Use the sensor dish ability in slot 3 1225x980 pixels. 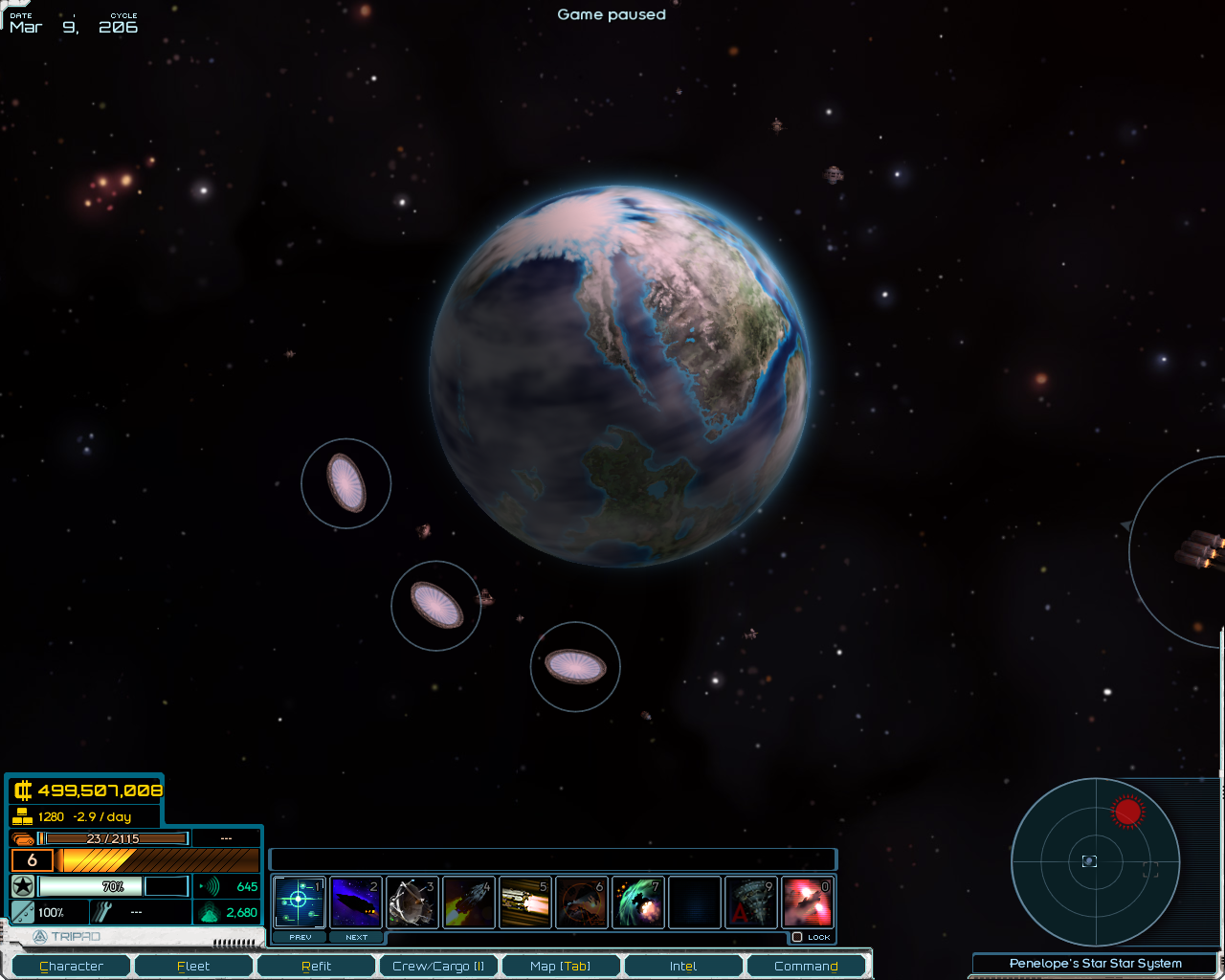[412, 902]
